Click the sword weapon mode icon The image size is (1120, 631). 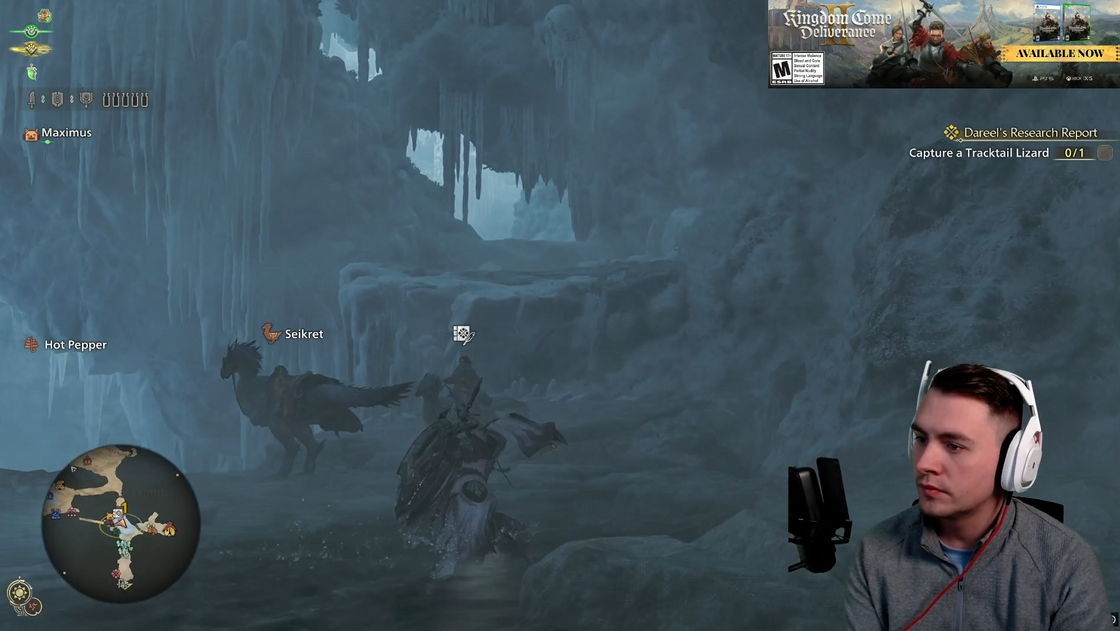click(x=33, y=100)
